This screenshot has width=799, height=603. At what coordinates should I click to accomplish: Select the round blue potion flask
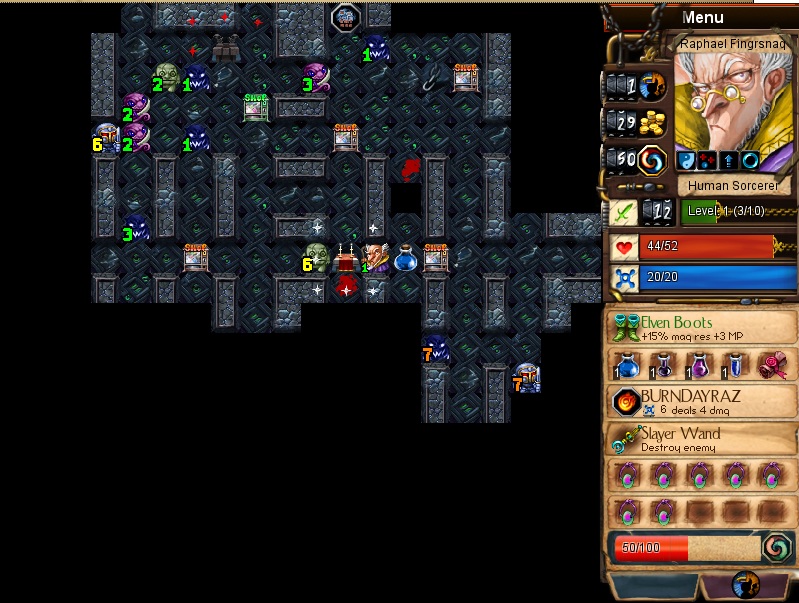(630, 365)
